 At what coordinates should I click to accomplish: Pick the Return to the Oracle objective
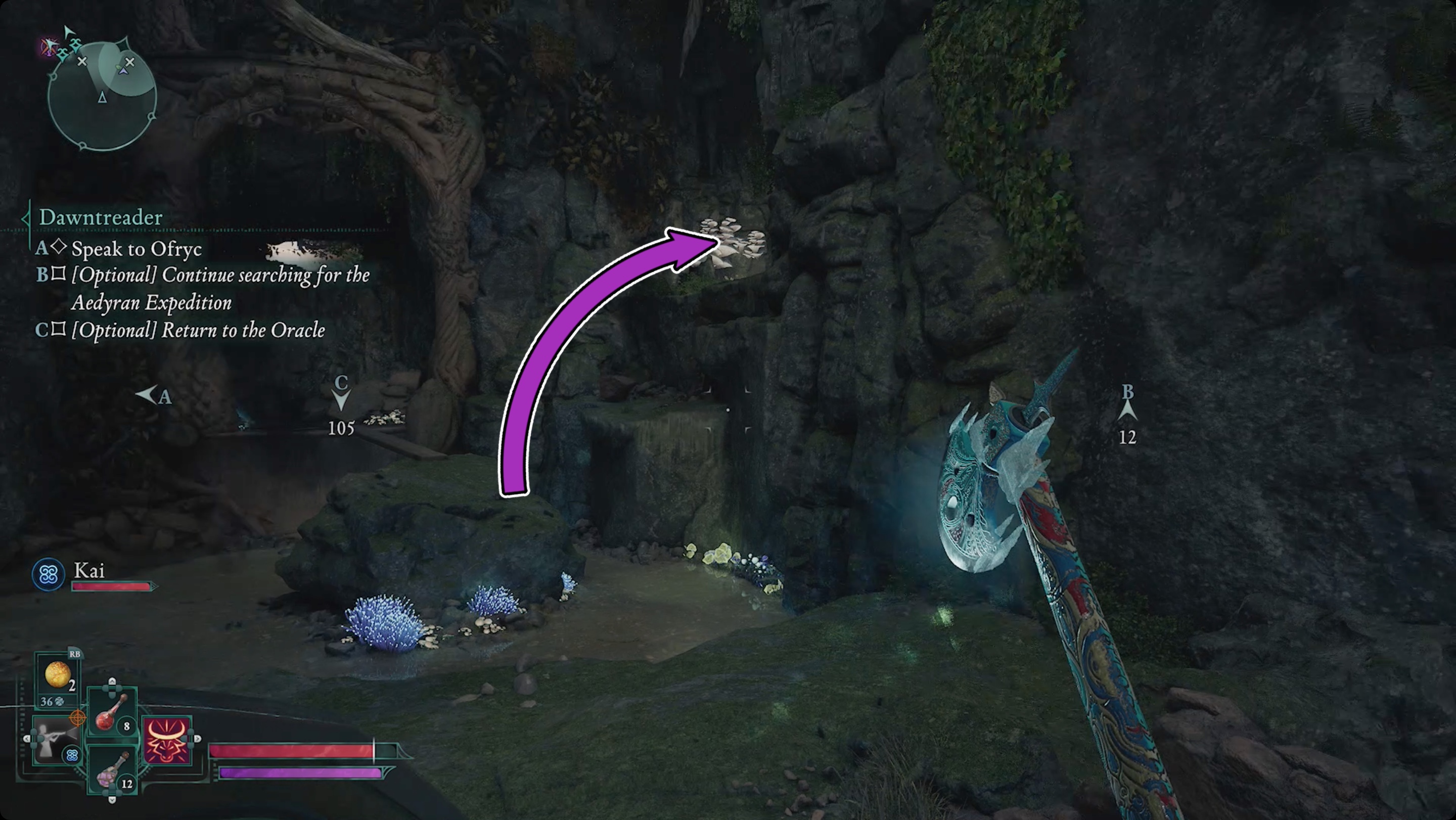(x=198, y=331)
